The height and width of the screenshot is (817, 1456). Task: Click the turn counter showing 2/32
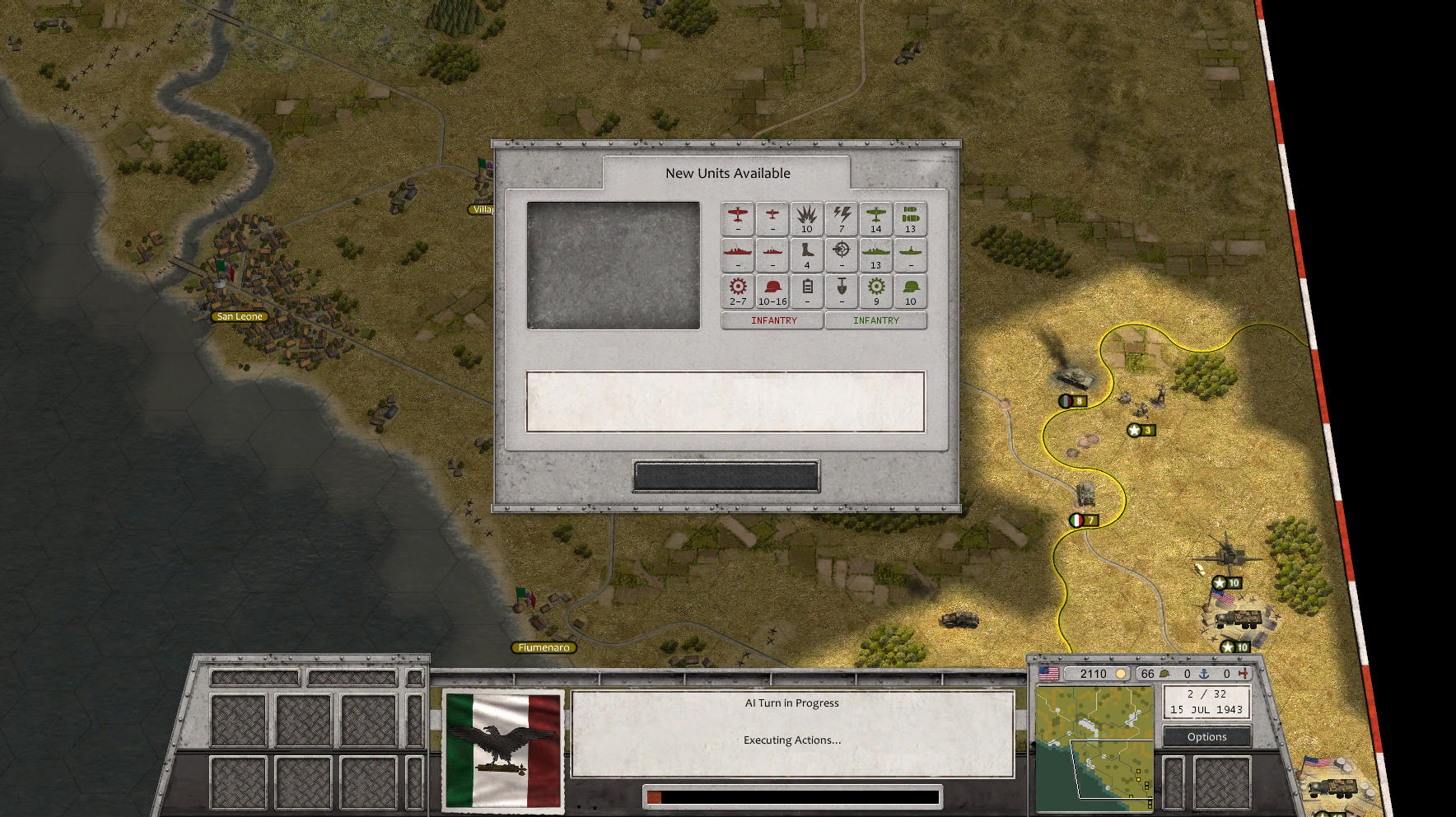pos(1207,696)
